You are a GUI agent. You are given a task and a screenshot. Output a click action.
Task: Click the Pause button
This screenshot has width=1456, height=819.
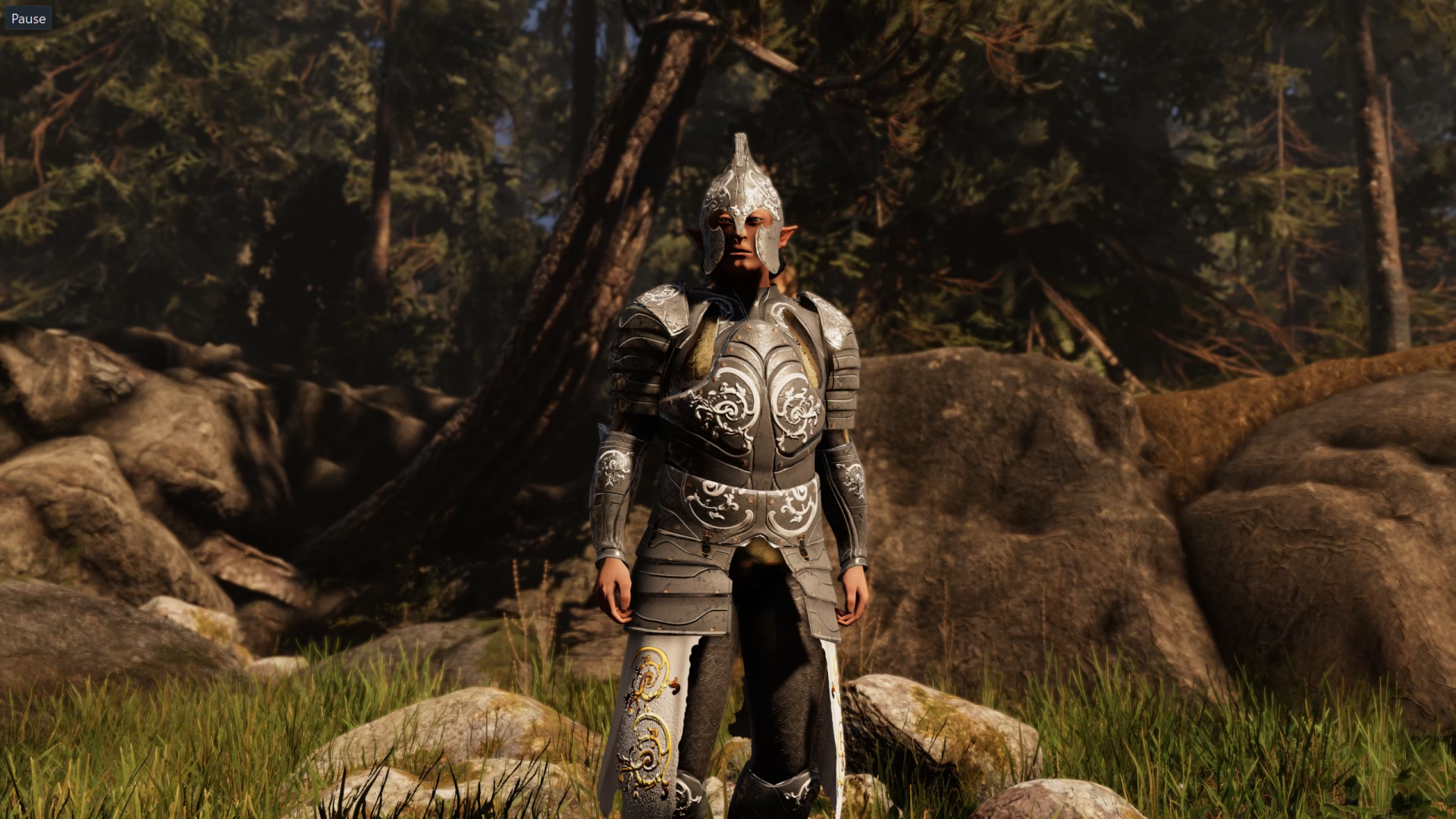tap(28, 18)
